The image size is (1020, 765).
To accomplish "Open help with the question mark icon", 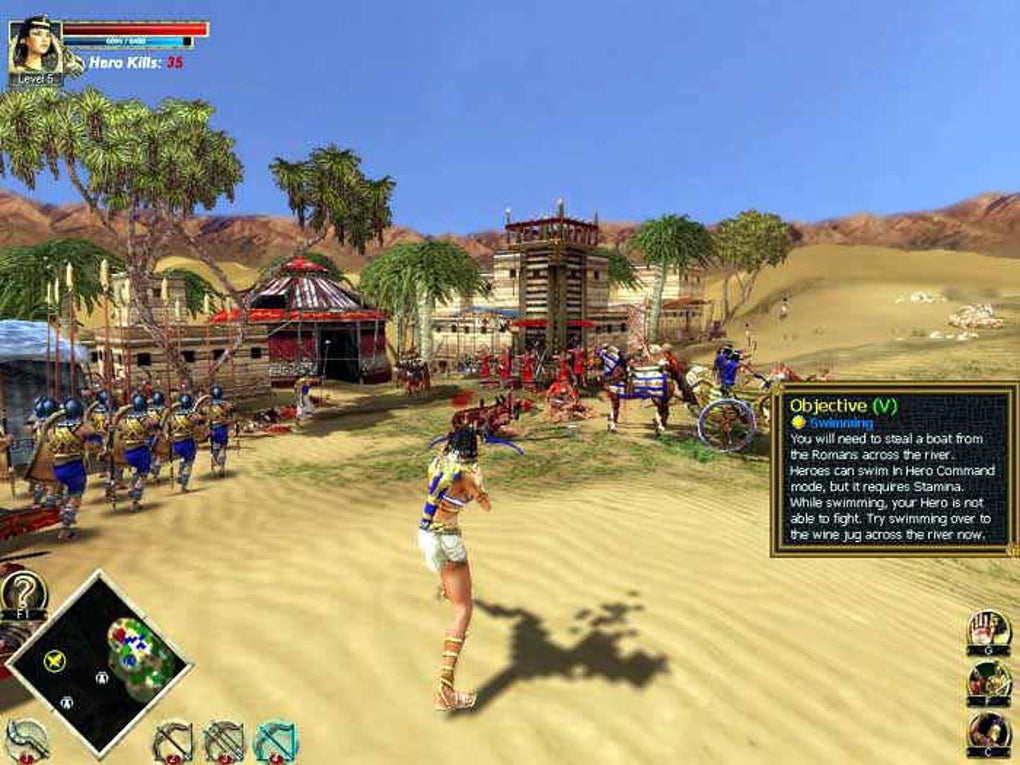I will pyautogui.click(x=22, y=592).
